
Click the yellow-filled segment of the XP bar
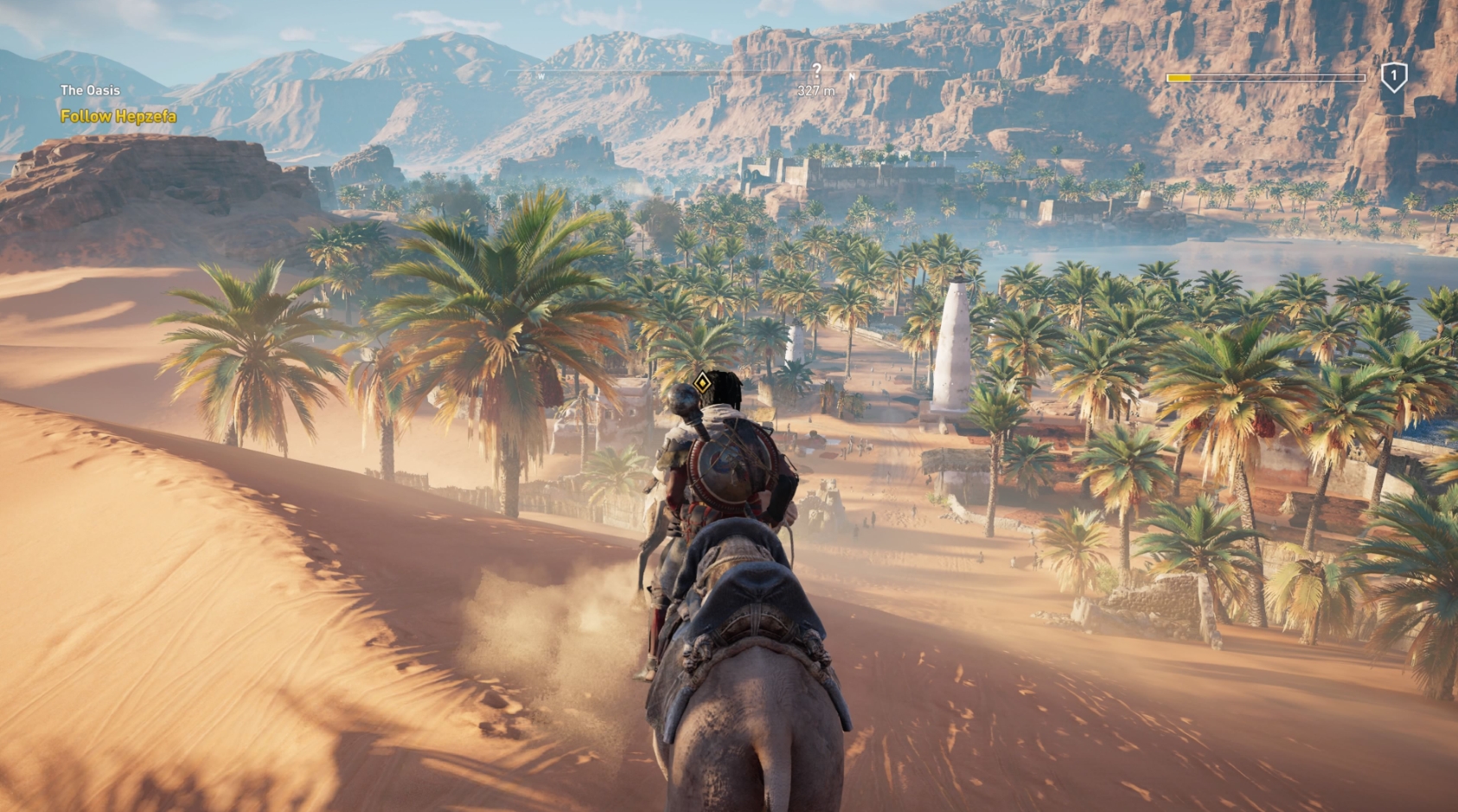pyautogui.click(x=1179, y=76)
